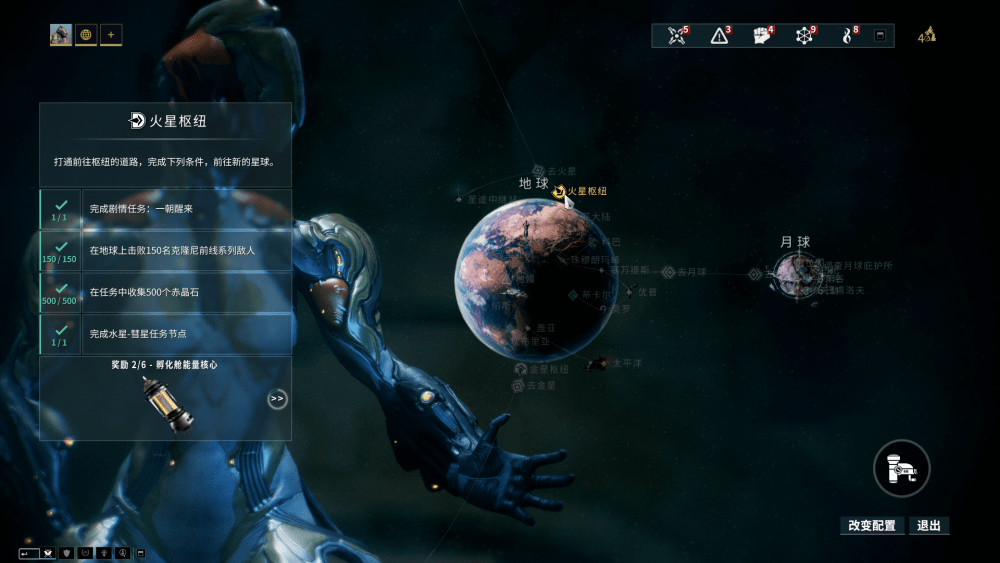Click the round resource extractor icon
1000x563 pixels.
point(901,468)
